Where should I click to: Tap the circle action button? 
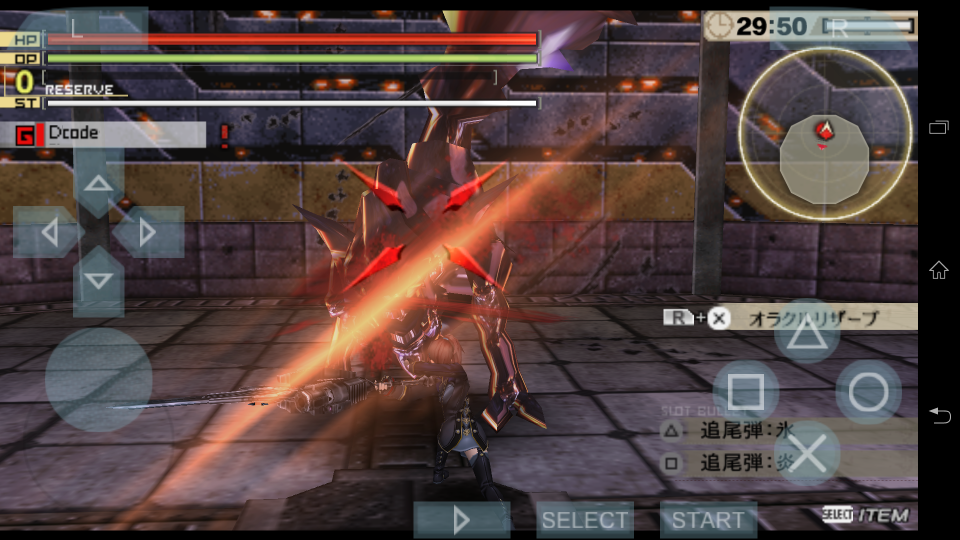(x=868, y=392)
